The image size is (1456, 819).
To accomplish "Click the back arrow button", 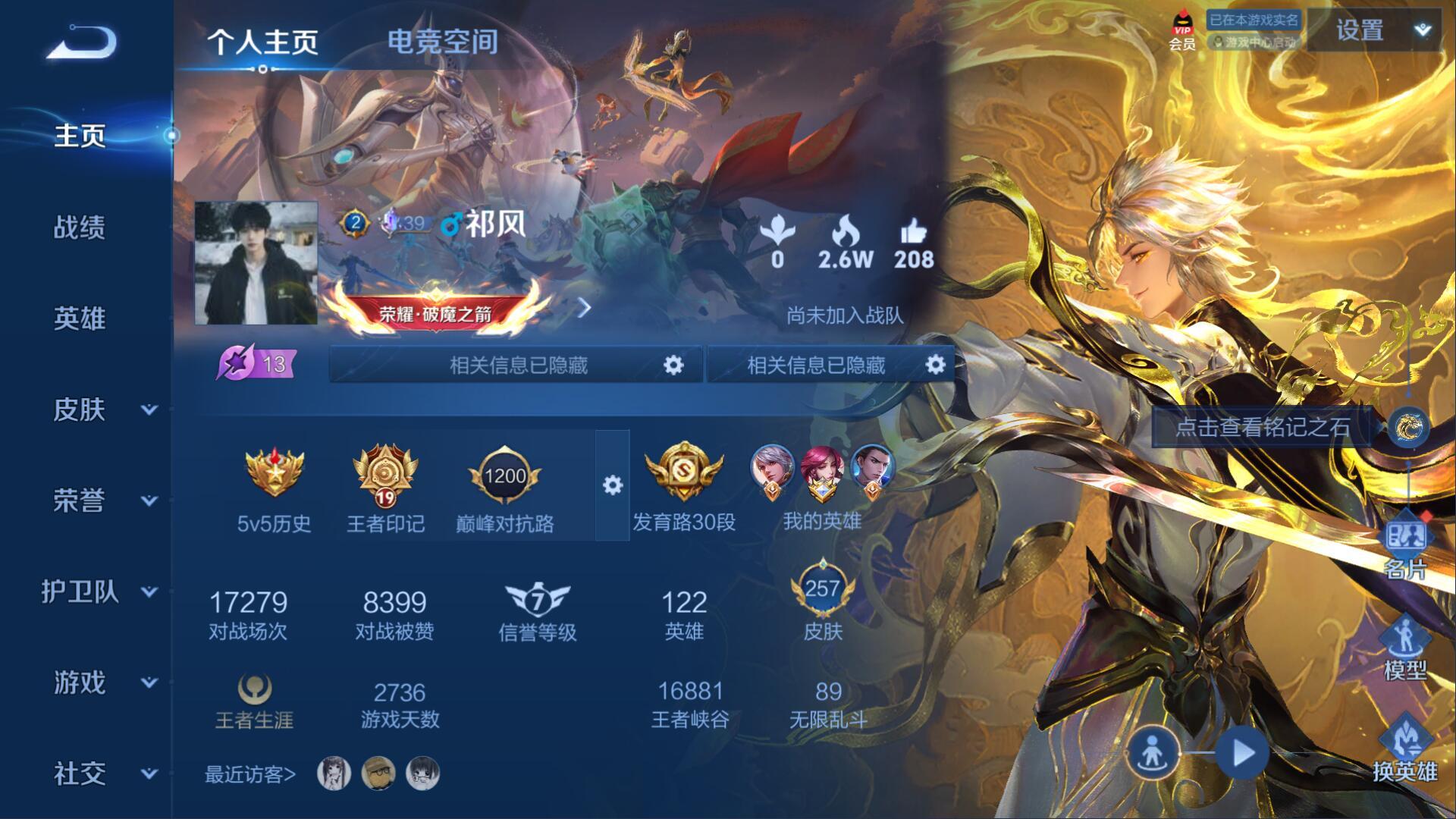I will pos(82,42).
